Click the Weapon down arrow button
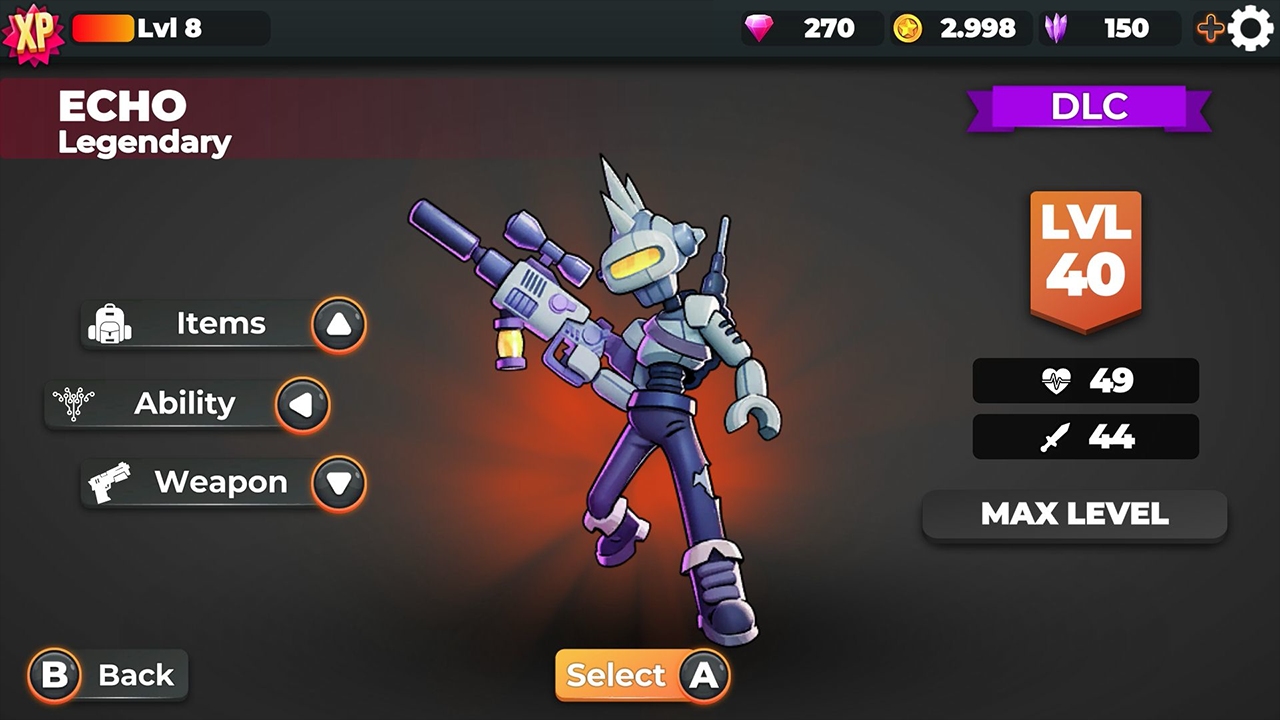This screenshot has width=1280, height=720. click(338, 482)
